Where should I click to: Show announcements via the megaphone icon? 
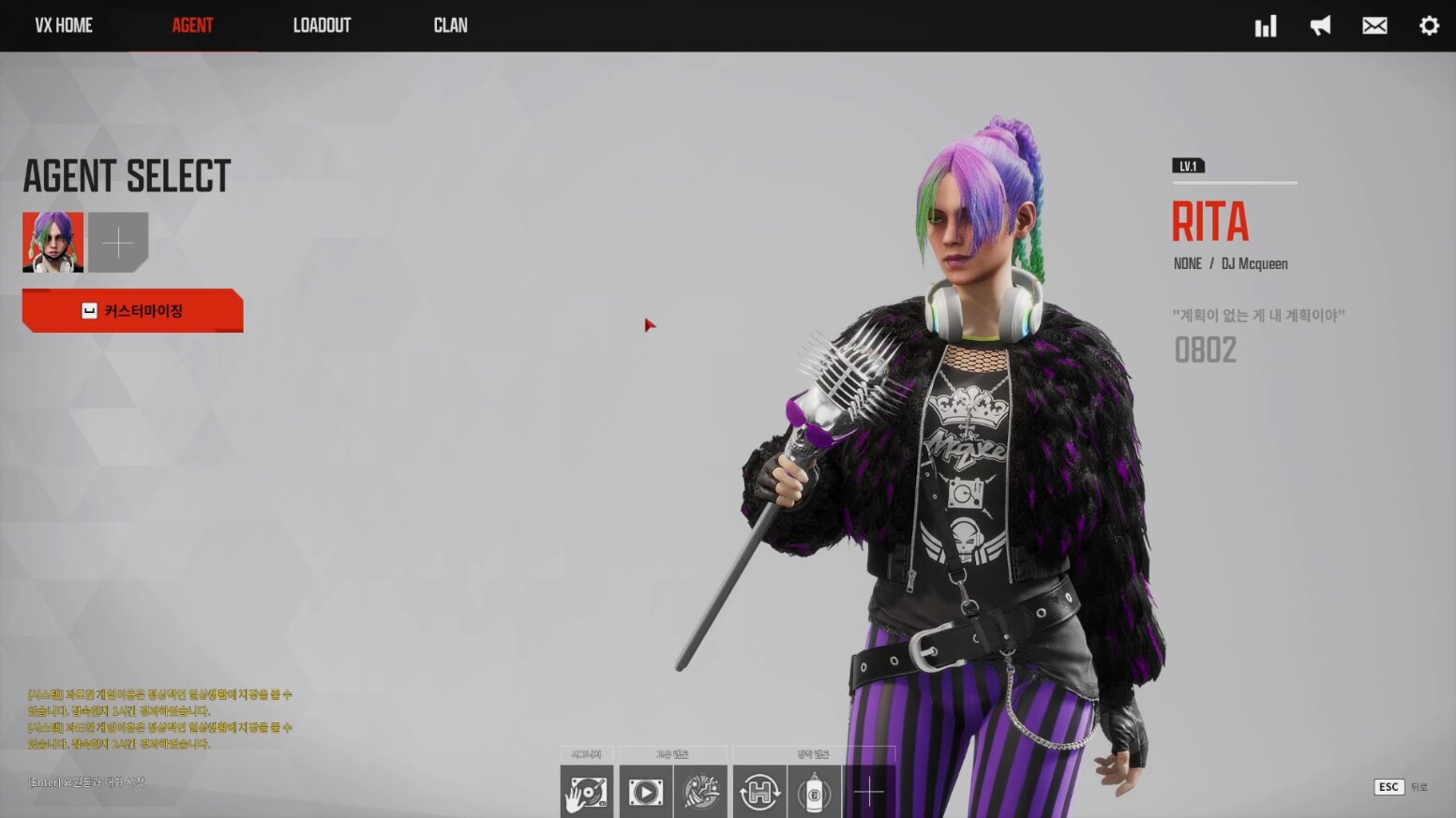(1320, 26)
